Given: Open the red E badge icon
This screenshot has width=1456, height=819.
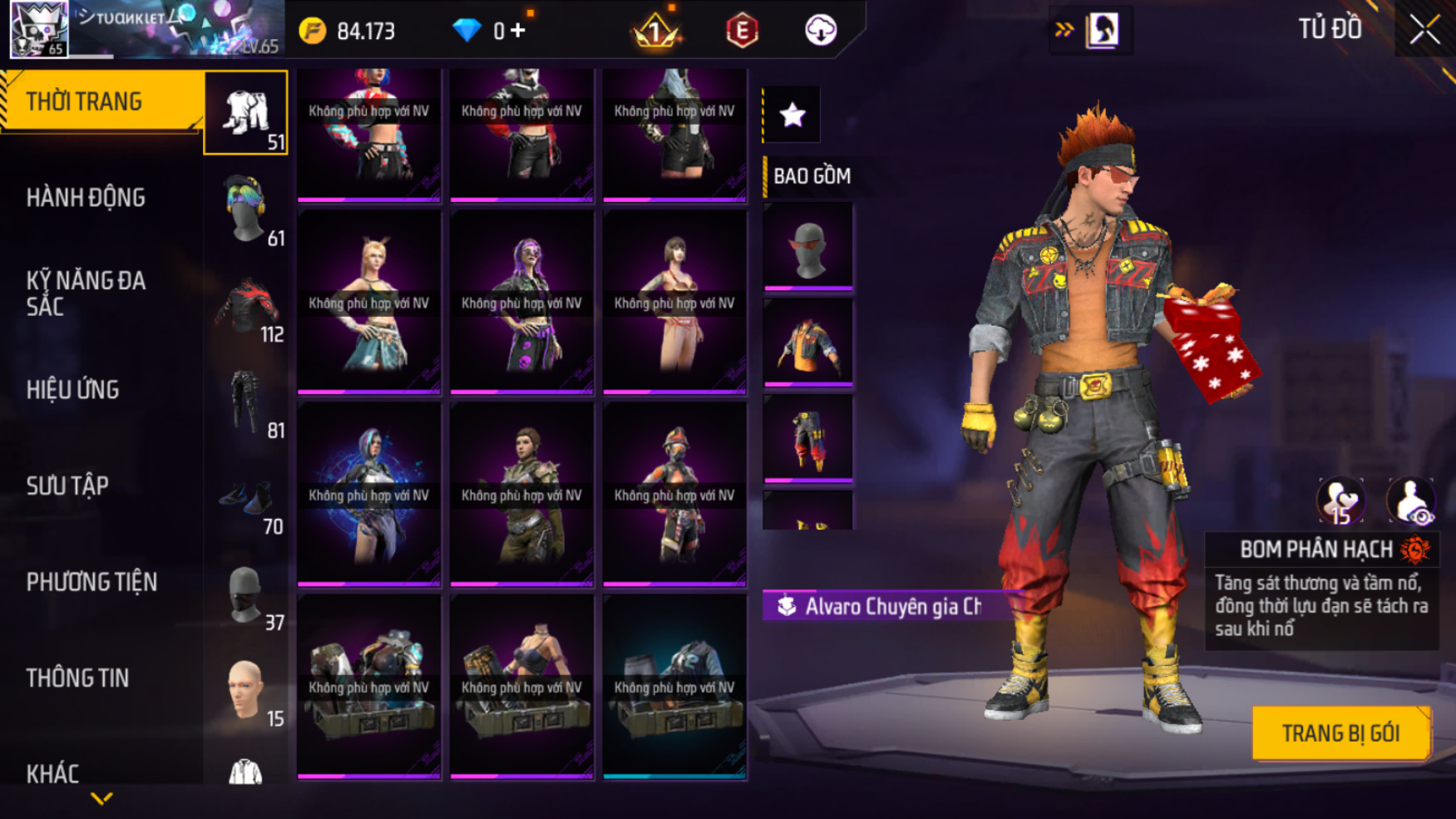Looking at the screenshot, I should tap(742, 32).
